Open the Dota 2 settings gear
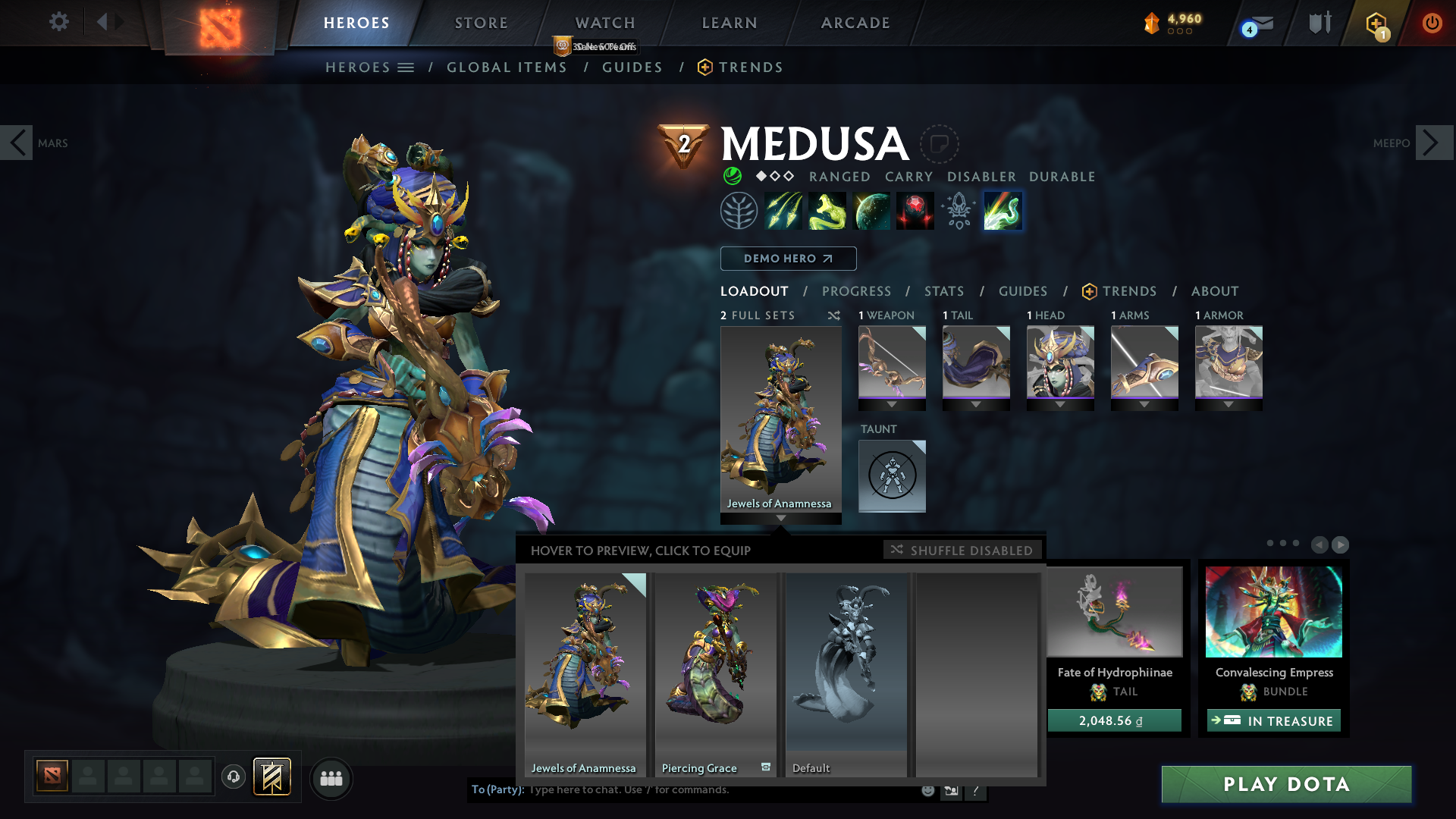 (59, 22)
